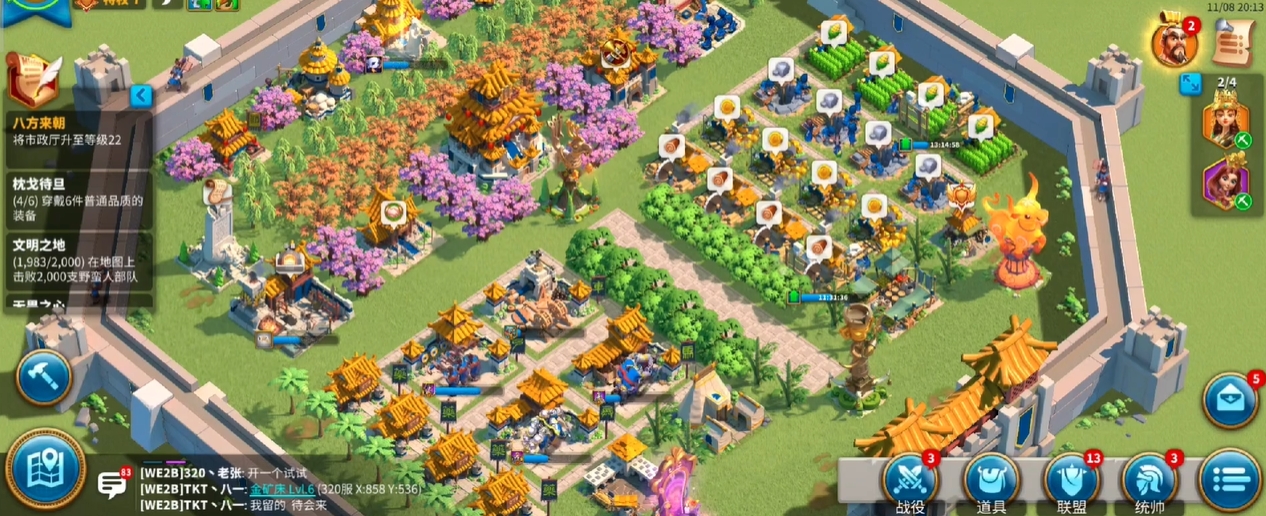This screenshot has width=1266, height=516.
Task: Collapse the quest panel with the blue arrow
Action: [141, 96]
